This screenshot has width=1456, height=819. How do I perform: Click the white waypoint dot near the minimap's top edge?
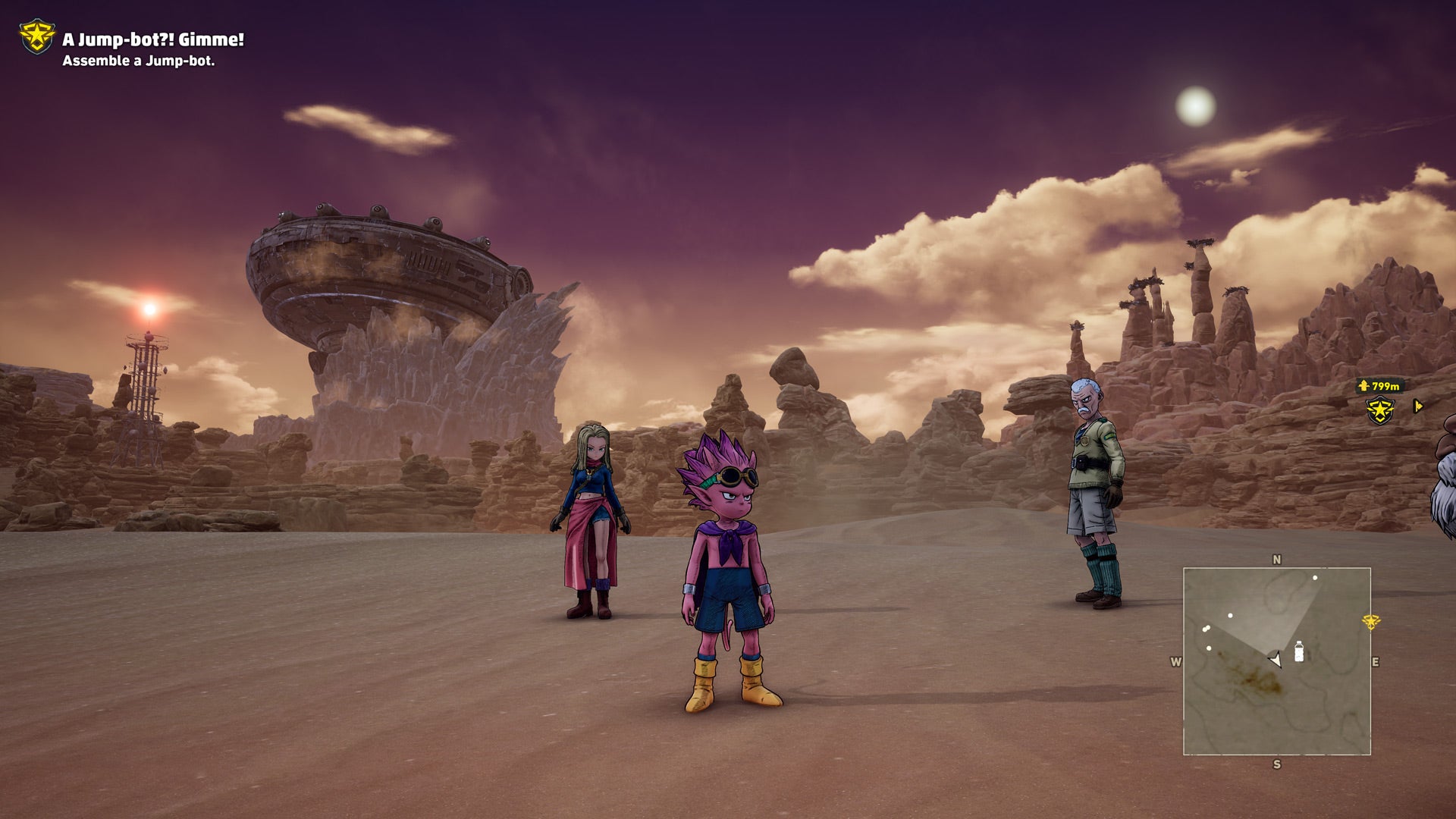click(1315, 577)
